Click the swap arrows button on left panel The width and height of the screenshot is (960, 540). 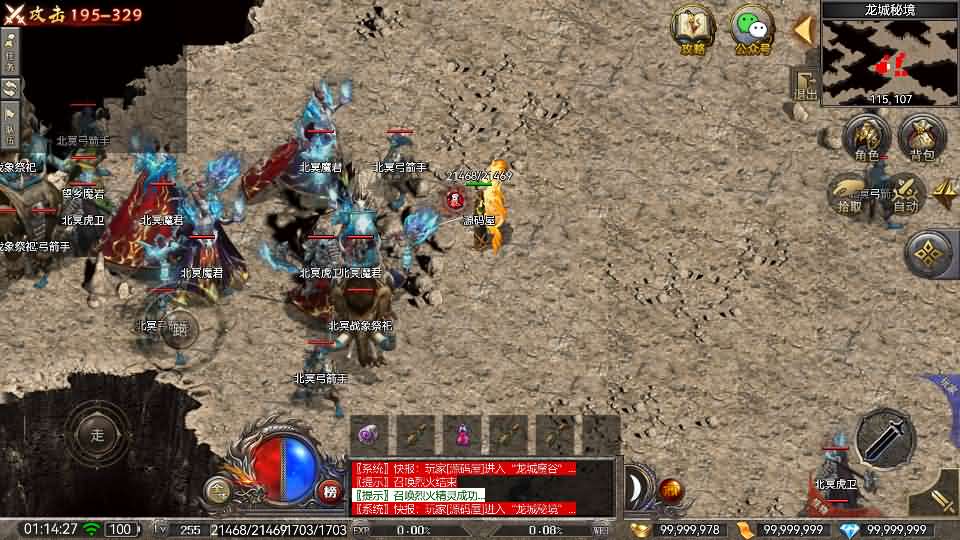(10, 88)
